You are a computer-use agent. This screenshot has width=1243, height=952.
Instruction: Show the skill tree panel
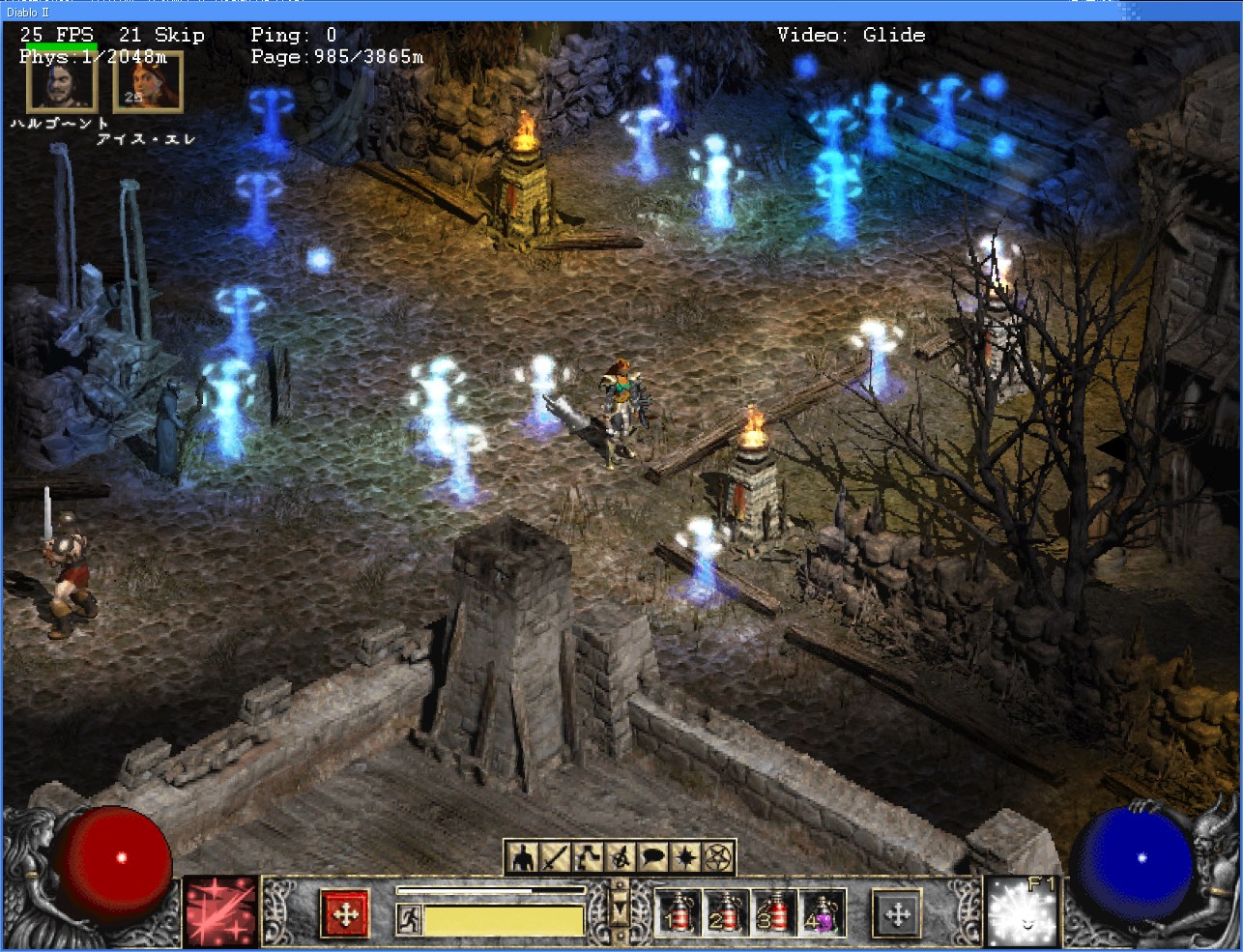[x=588, y=857]
